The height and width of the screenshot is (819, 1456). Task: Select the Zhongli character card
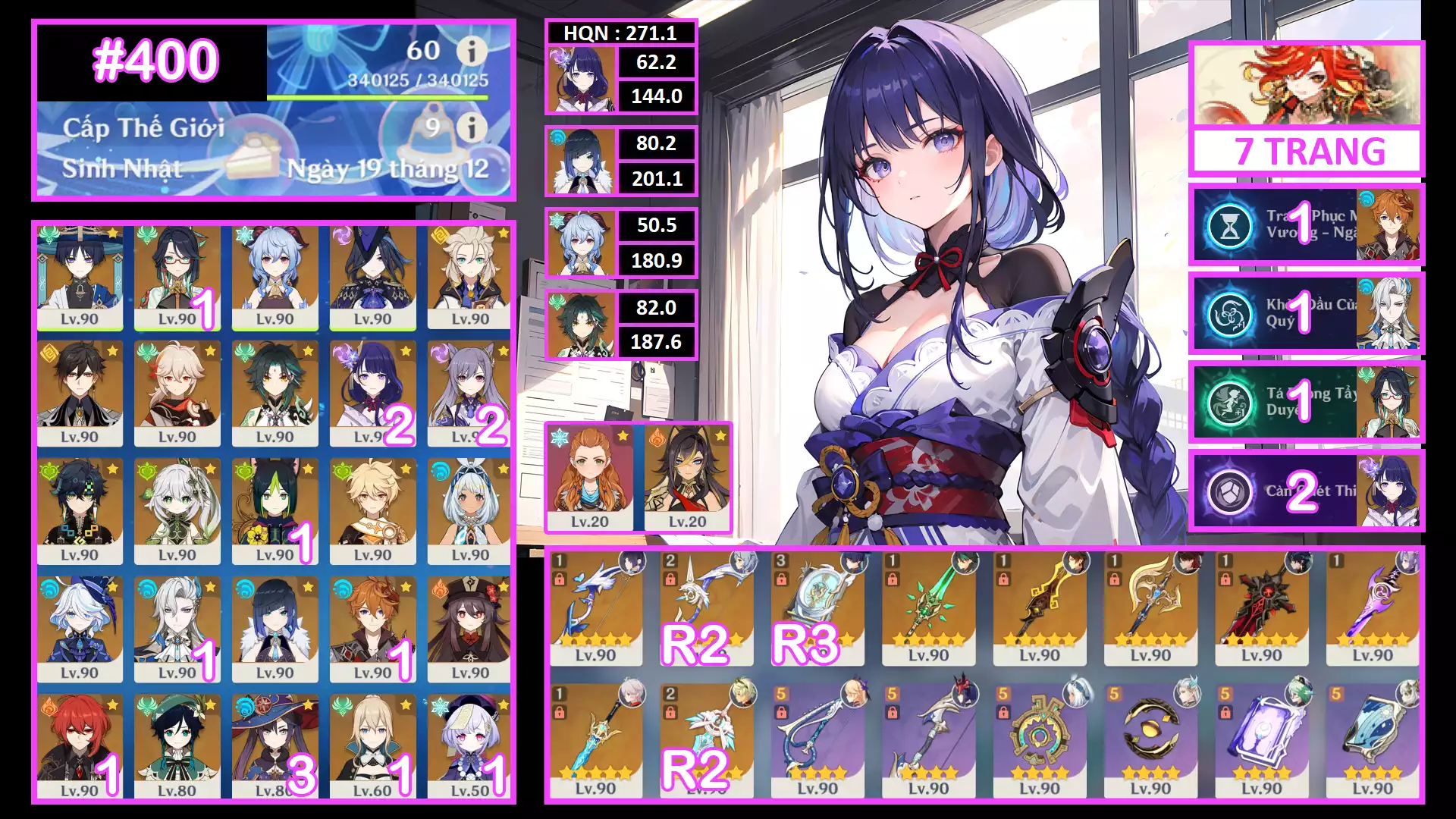(x=80, y=394)
